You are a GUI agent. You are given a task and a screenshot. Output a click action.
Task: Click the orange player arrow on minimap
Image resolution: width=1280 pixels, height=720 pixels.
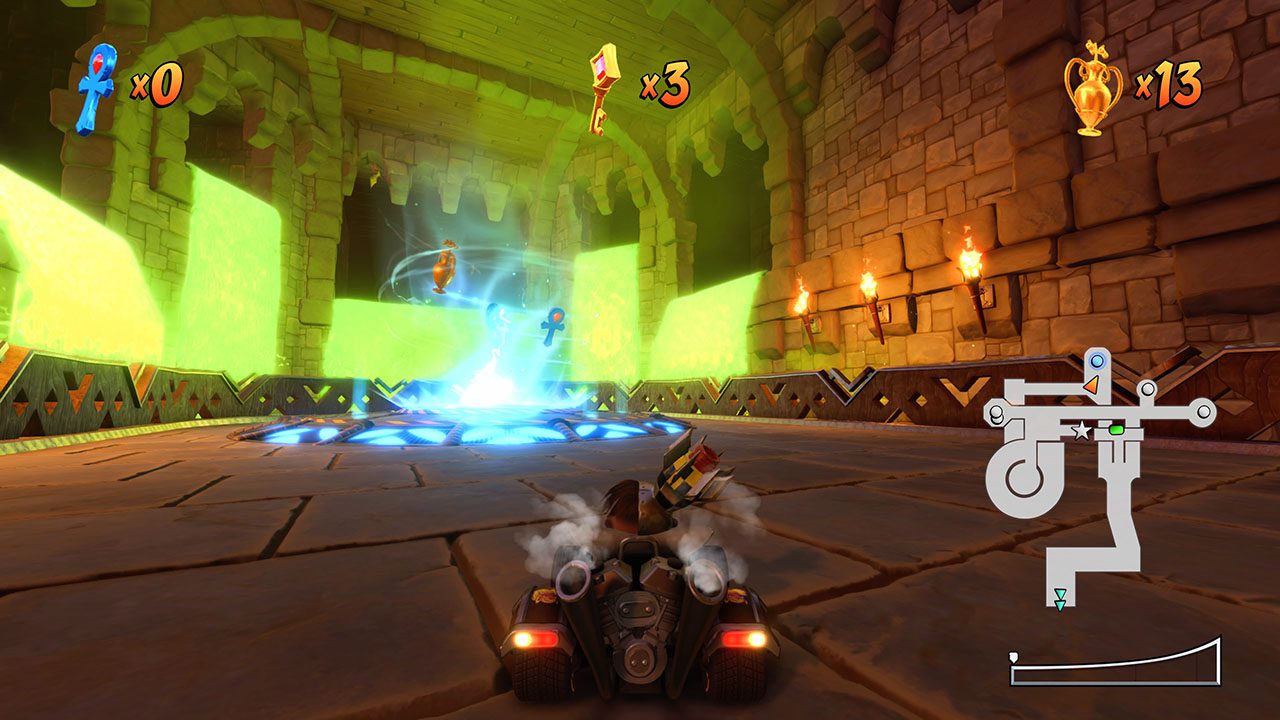coord(1092,385)
